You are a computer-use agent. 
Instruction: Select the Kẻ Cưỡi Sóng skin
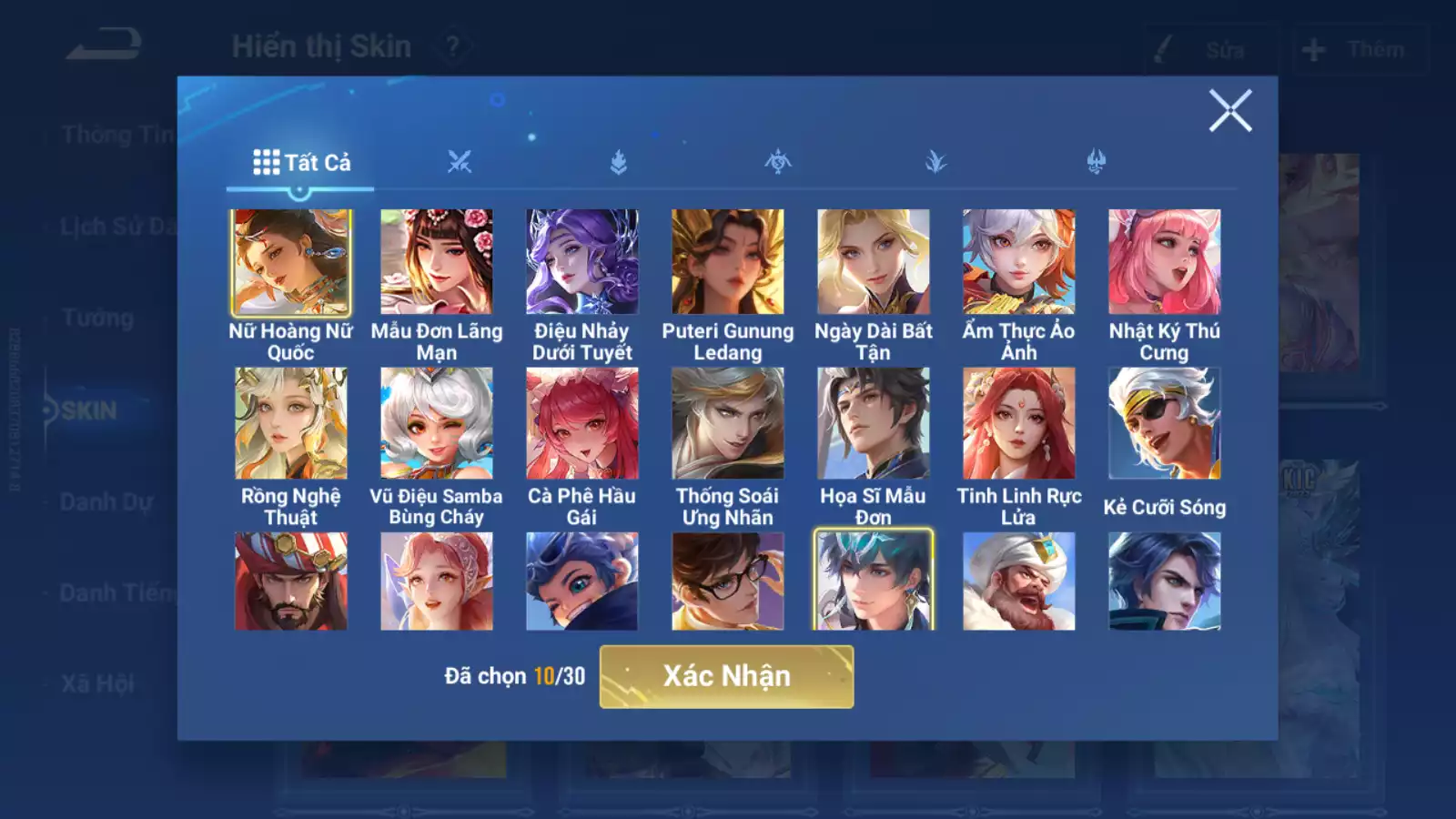tap(1162, 421)
